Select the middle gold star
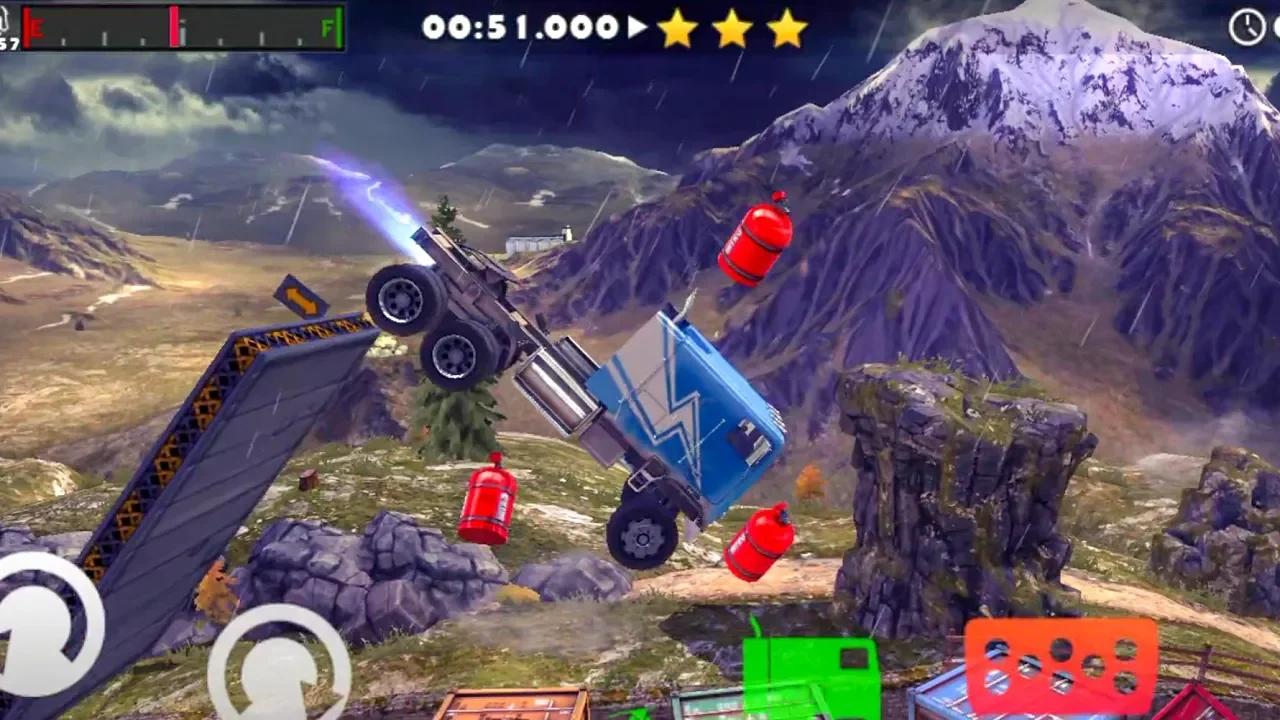Image resolution: width=1280 pixels, height=720 pixels. coord(731,30)
